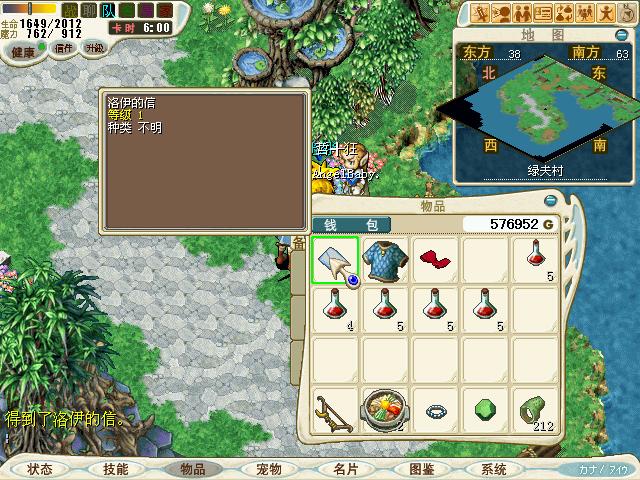Select the green gemstone item

pyautogui.click(x=484, y=410)
